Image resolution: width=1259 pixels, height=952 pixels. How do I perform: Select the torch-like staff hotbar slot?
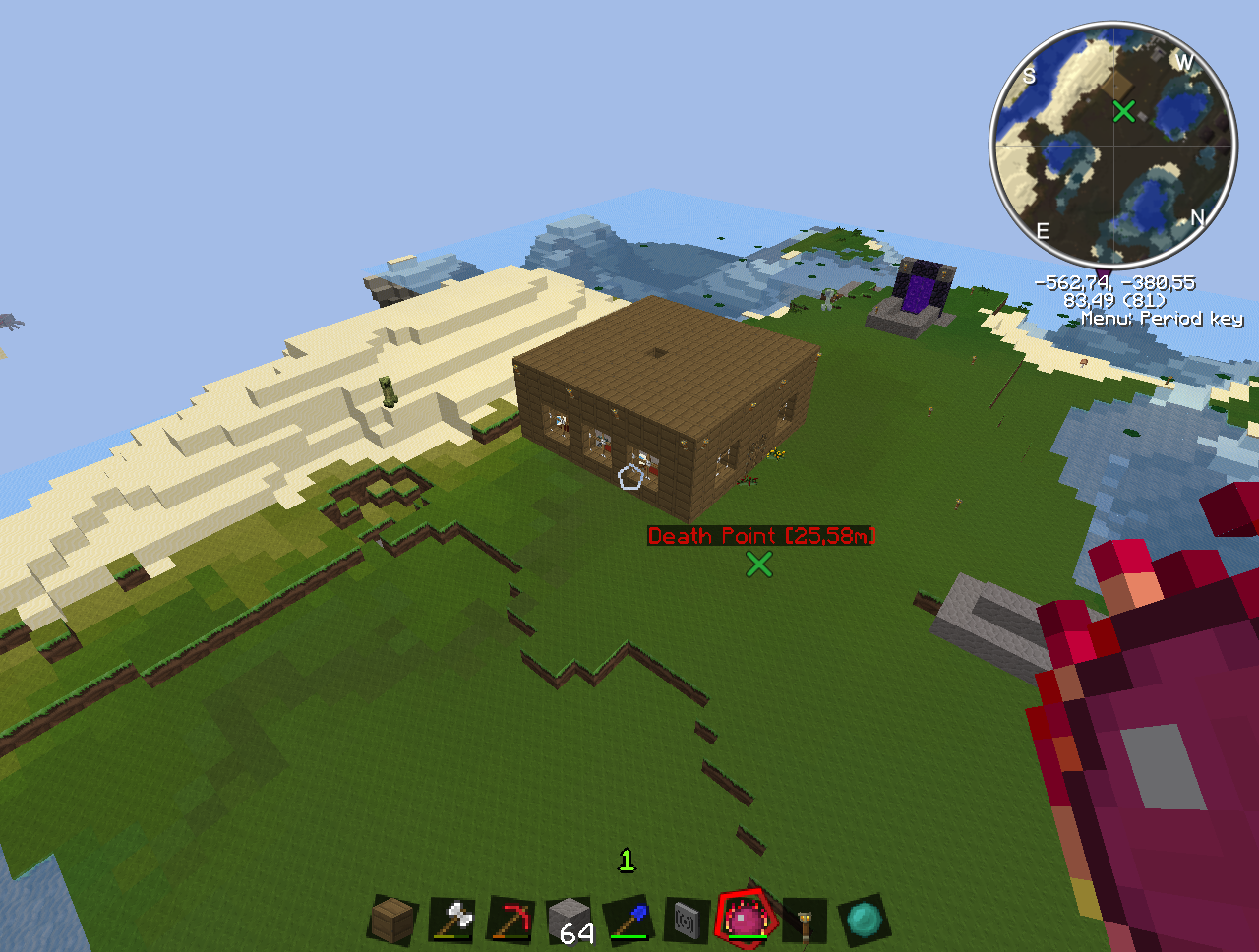point(806,922)
